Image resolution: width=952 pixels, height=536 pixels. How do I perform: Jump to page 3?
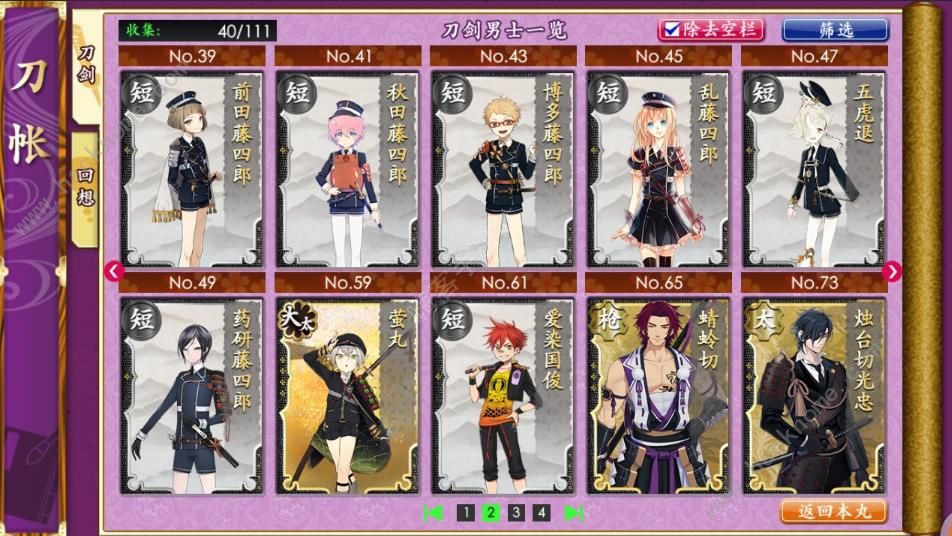click(516, 513)
